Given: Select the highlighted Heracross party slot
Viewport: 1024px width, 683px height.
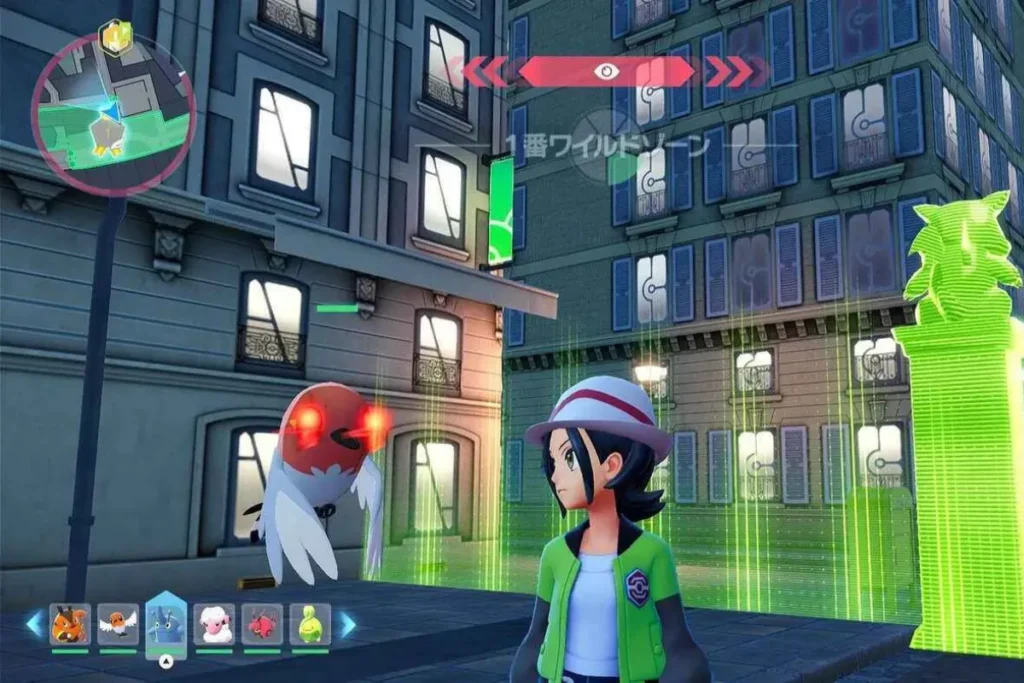Looking at the screenshot, I should click(166, 624).
